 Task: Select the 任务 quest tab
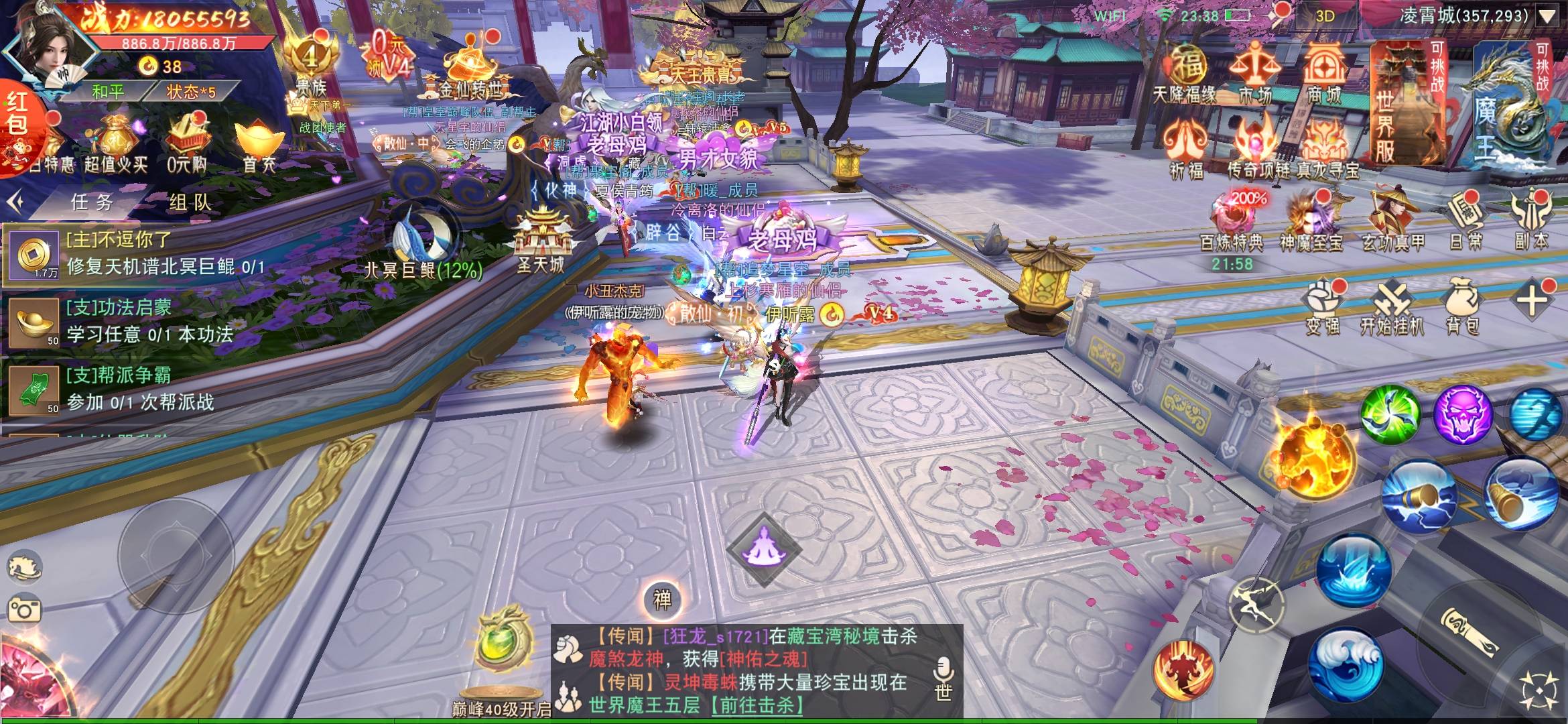(92, 202)
